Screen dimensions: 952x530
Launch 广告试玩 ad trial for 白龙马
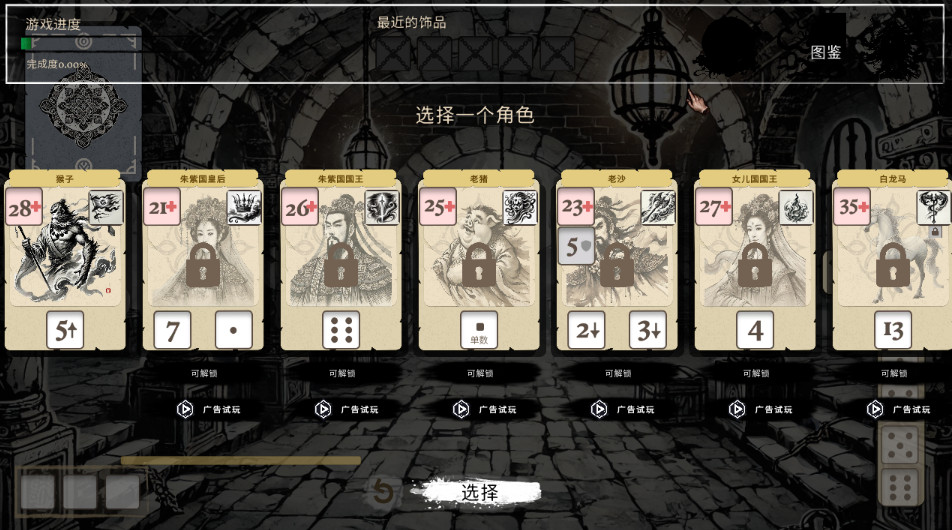(897, 409)
